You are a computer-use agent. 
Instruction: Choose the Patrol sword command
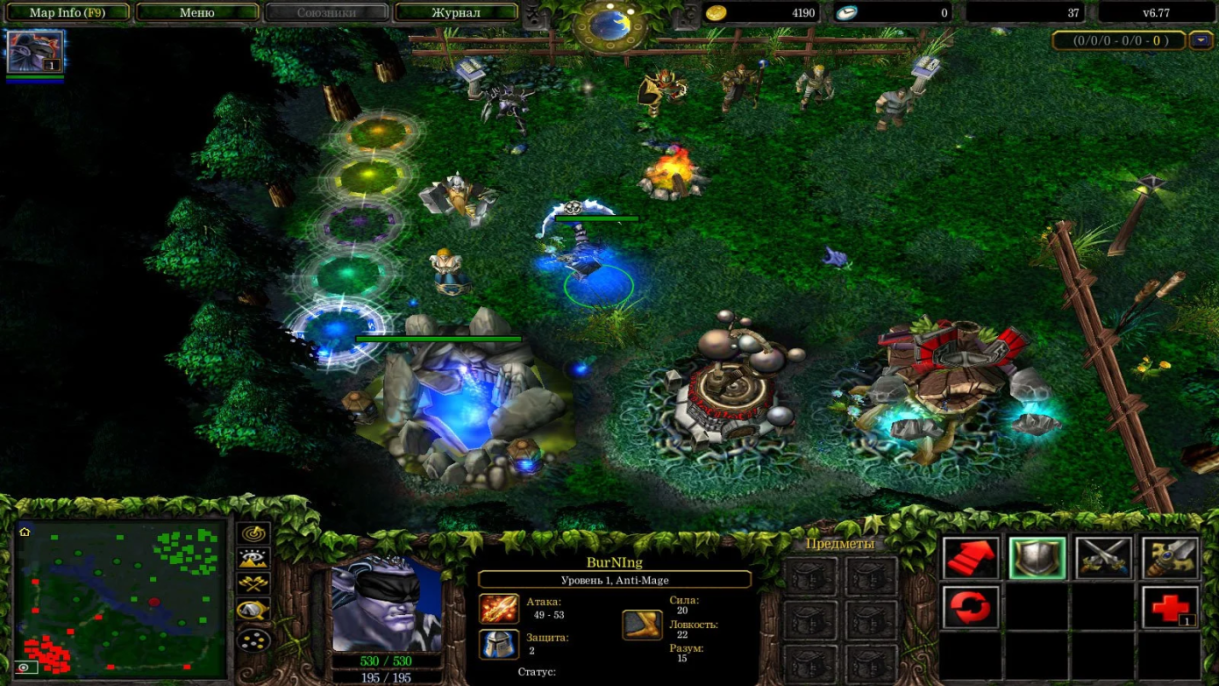coord(1170,558)
